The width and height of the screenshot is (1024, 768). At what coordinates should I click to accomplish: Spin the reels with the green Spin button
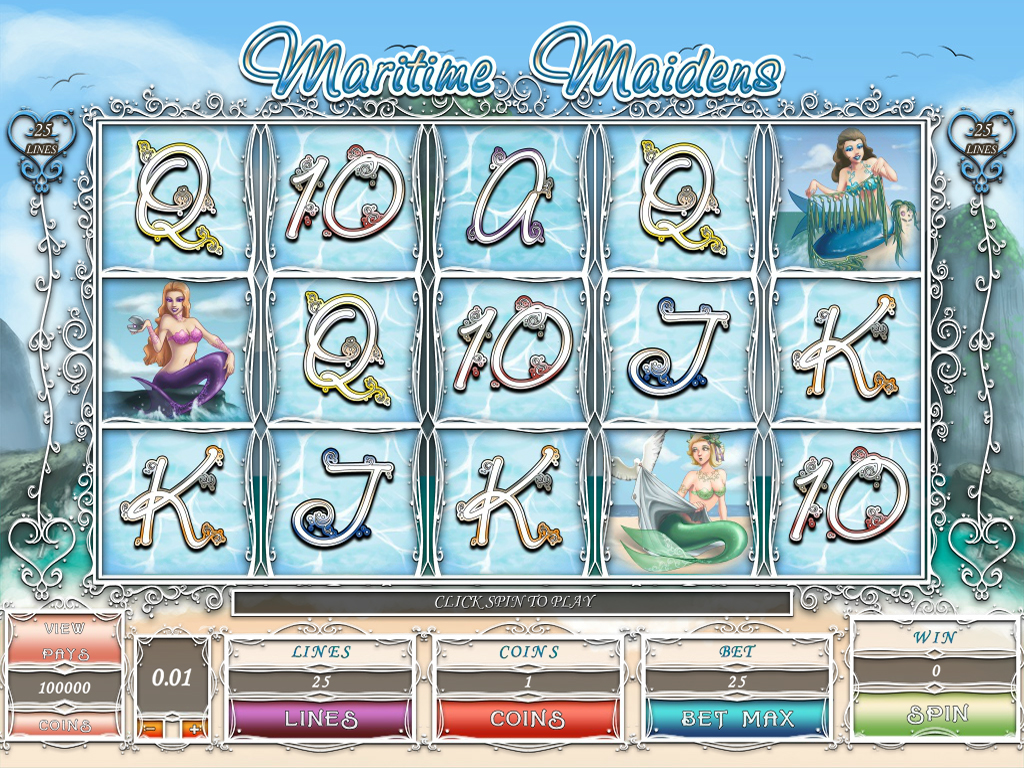coord(936,714)
